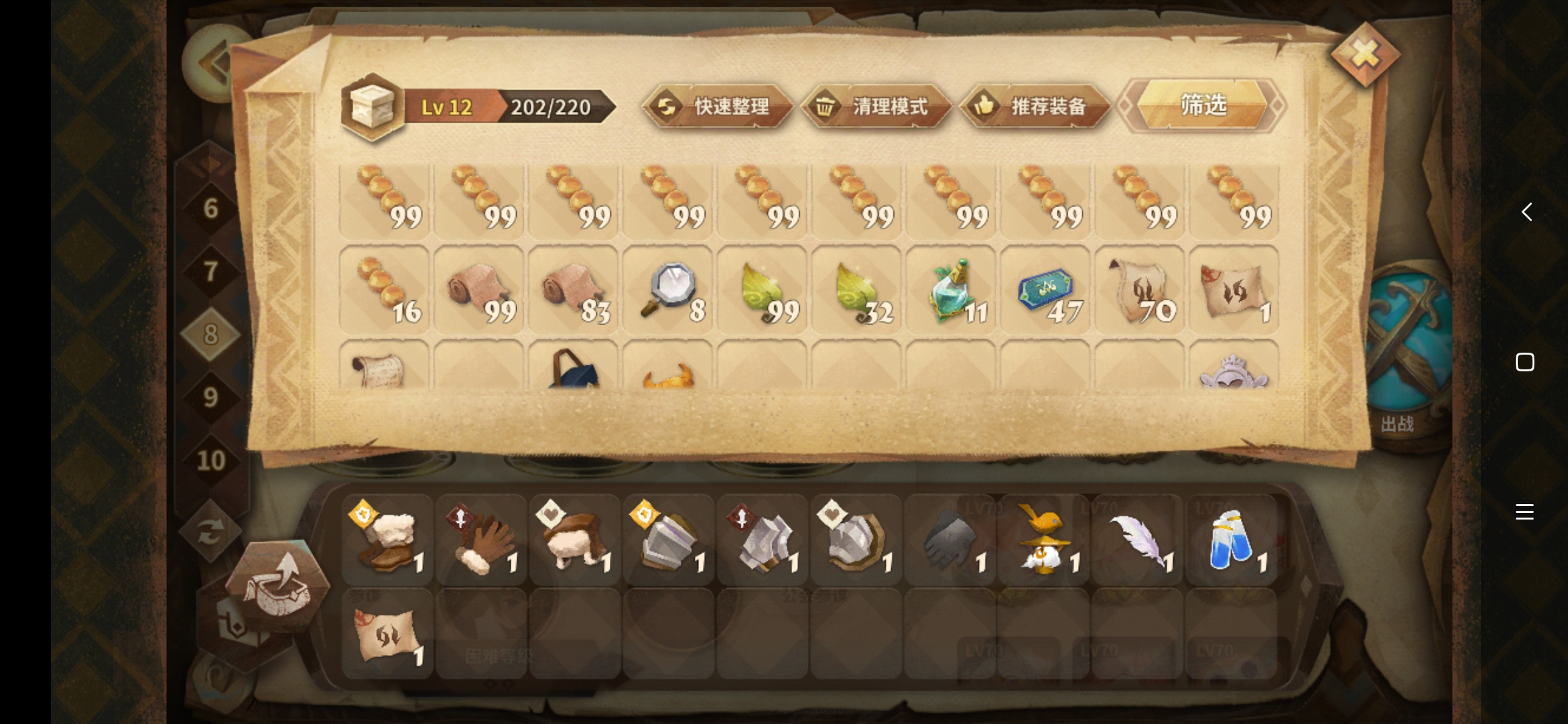Open the 筛选 filter options
The image size is (1568, 724).
1203,105
